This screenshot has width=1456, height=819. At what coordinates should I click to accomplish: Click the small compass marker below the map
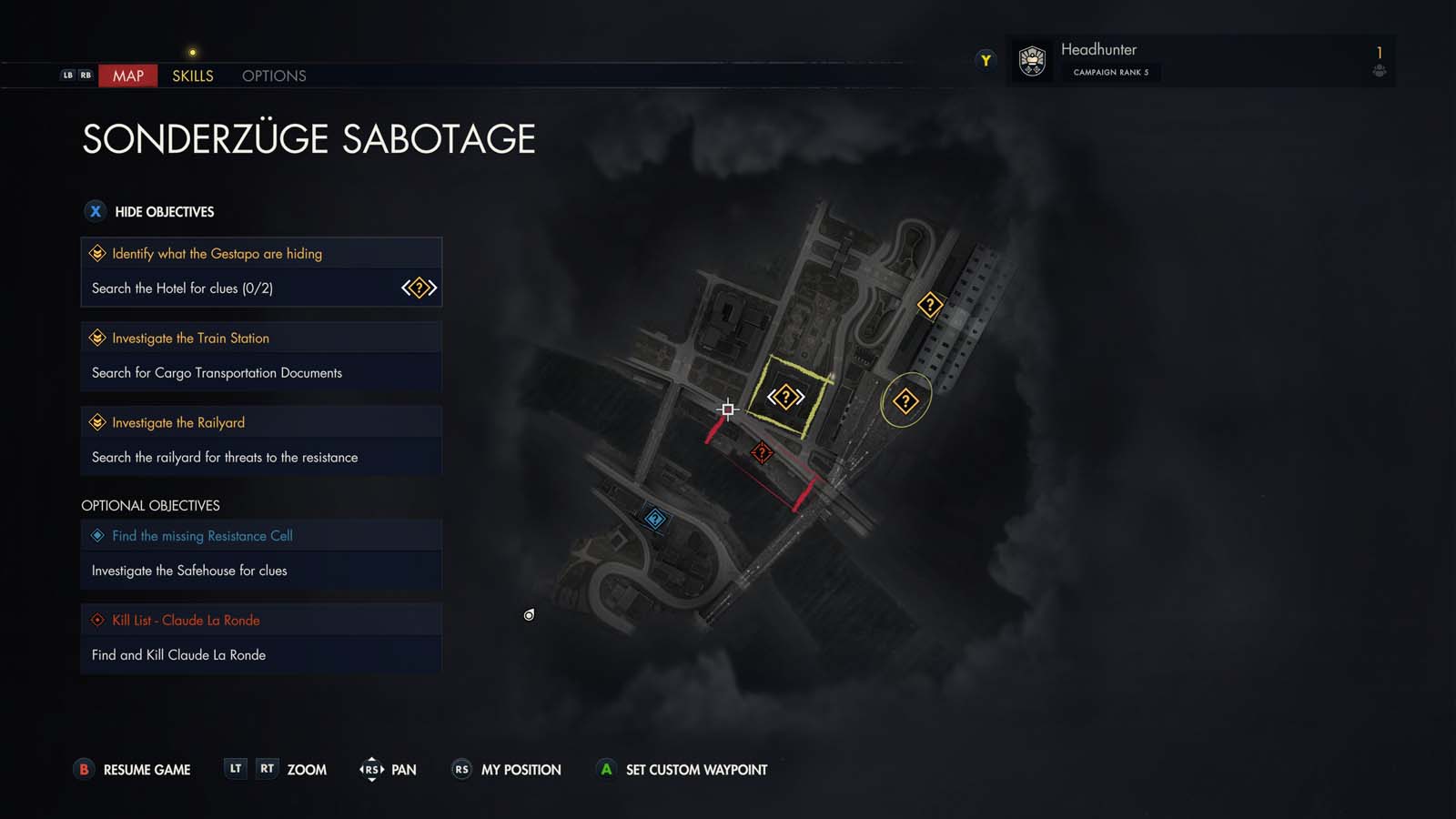528,614
